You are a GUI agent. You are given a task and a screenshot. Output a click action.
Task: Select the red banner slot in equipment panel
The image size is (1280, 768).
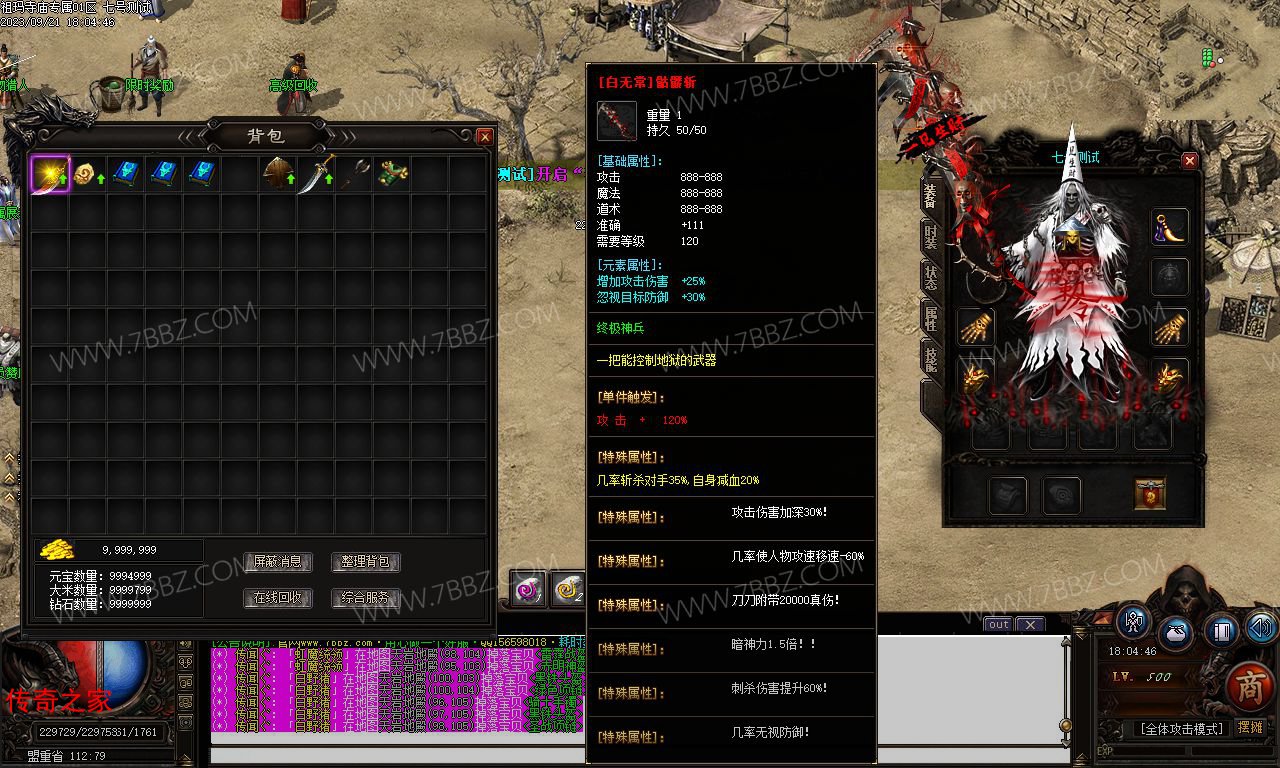1150,494
